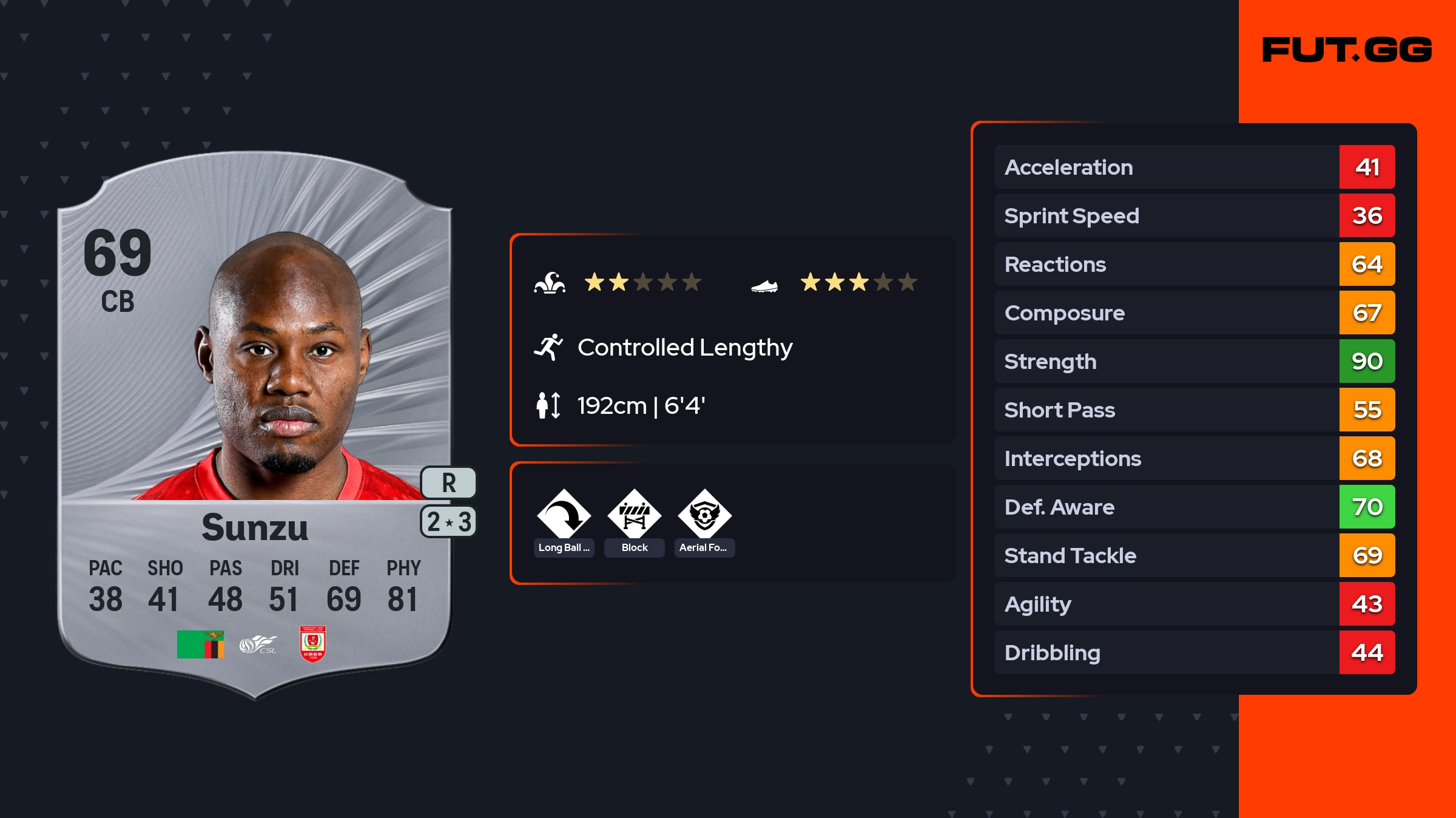Click the Long Ball playstyle icon

(564, 515)
